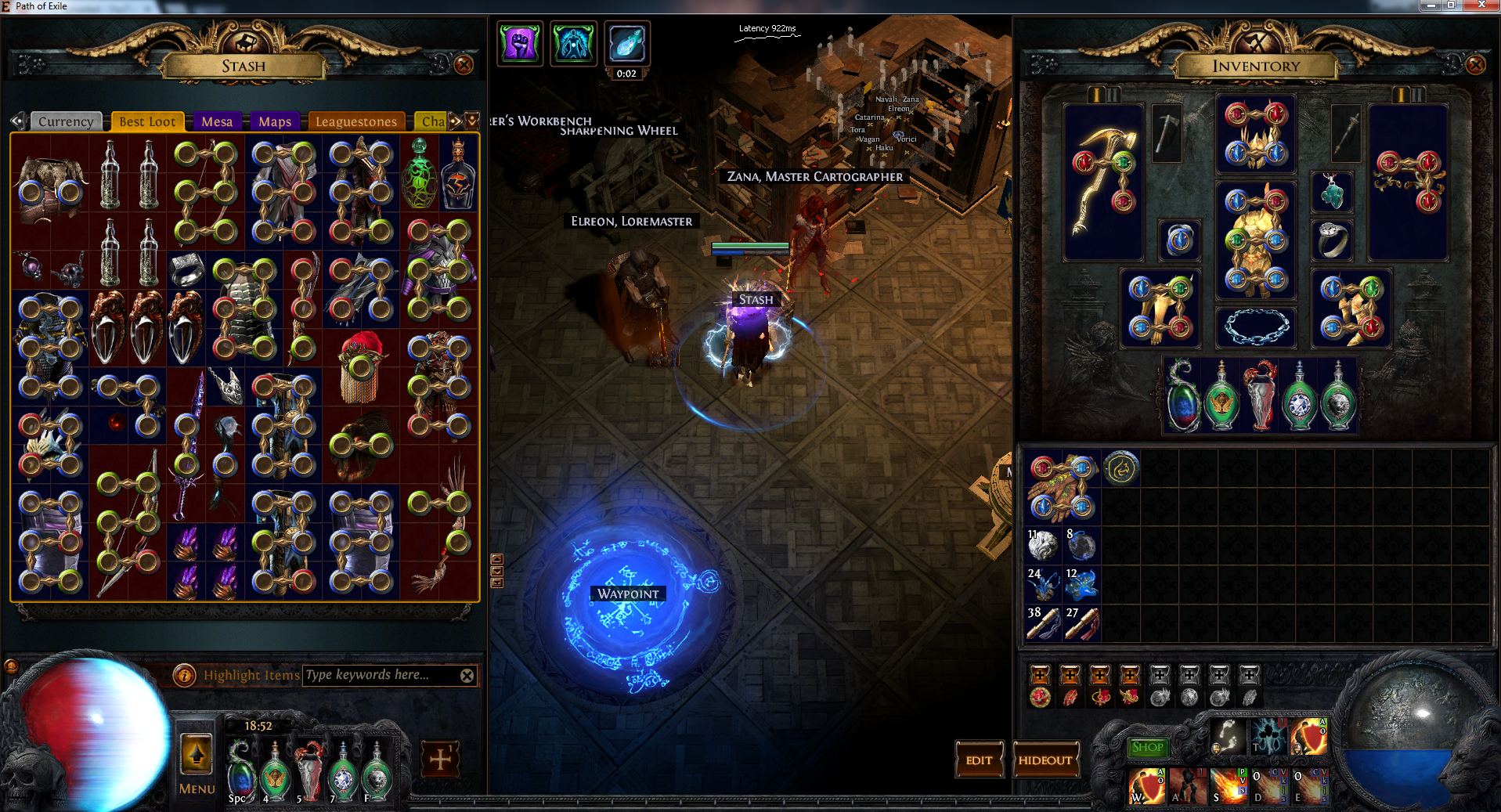Pick up the gloves in inventory
The height and width of the screenshot is (812, 1501).
(x=1062, y=486)
